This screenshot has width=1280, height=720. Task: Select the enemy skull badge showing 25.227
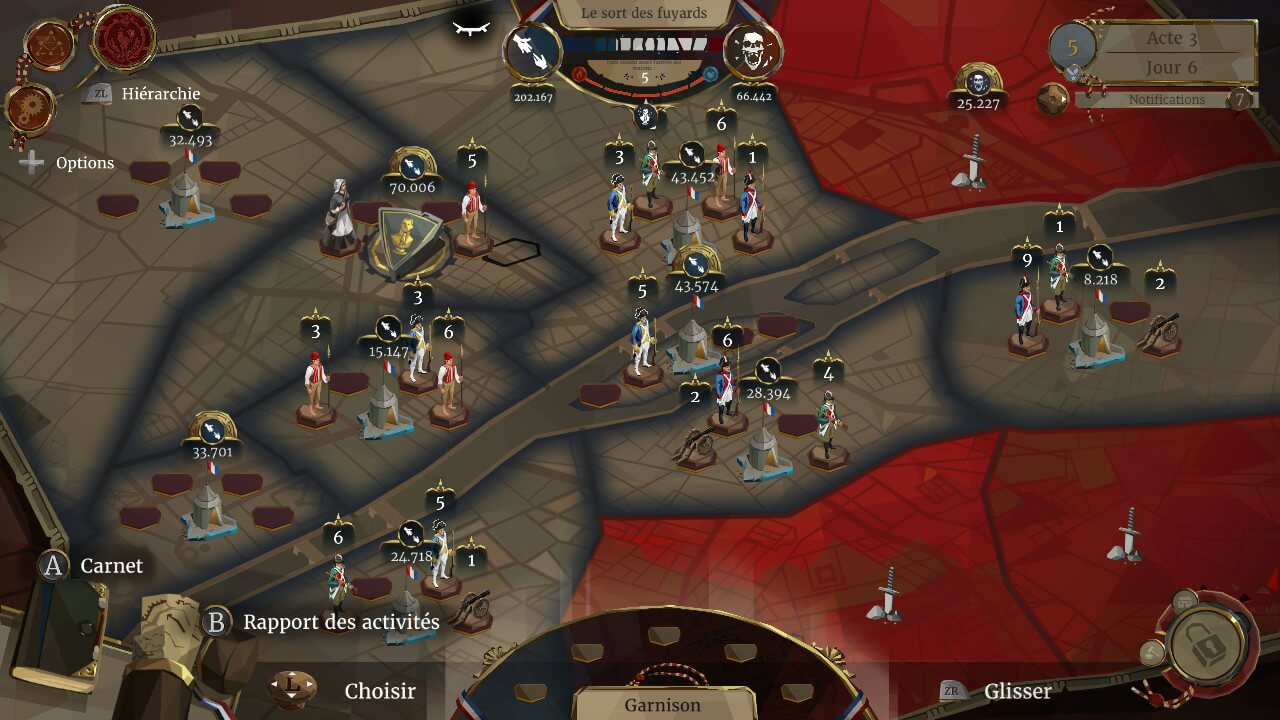pos(978,83)
